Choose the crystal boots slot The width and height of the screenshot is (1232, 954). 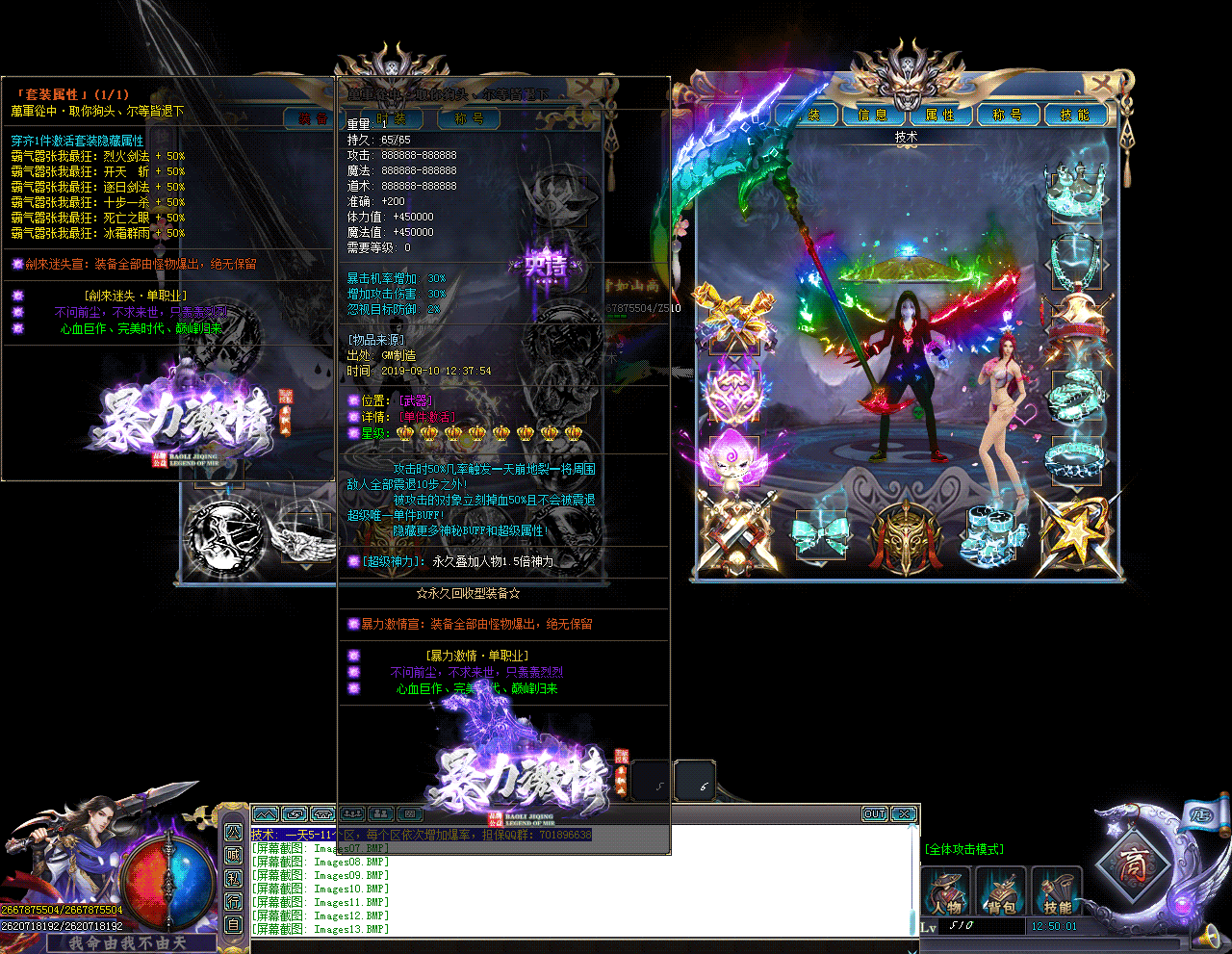tap(991, 531)
